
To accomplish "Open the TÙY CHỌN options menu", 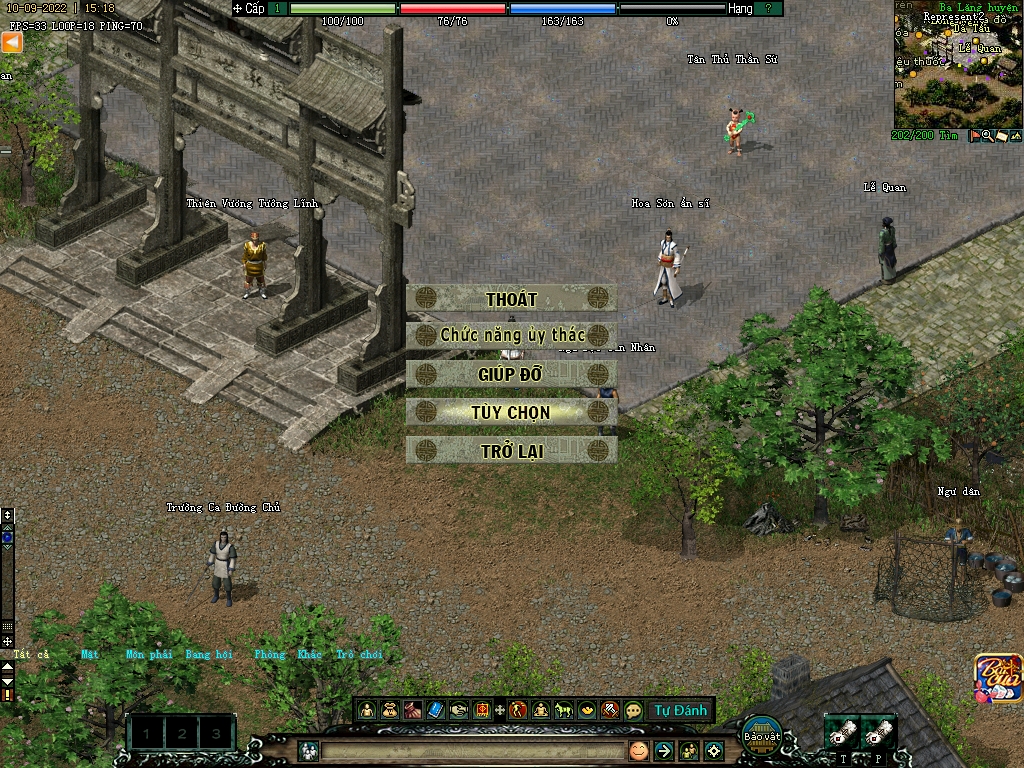I will pyautogui.click(x=511, y=412).
